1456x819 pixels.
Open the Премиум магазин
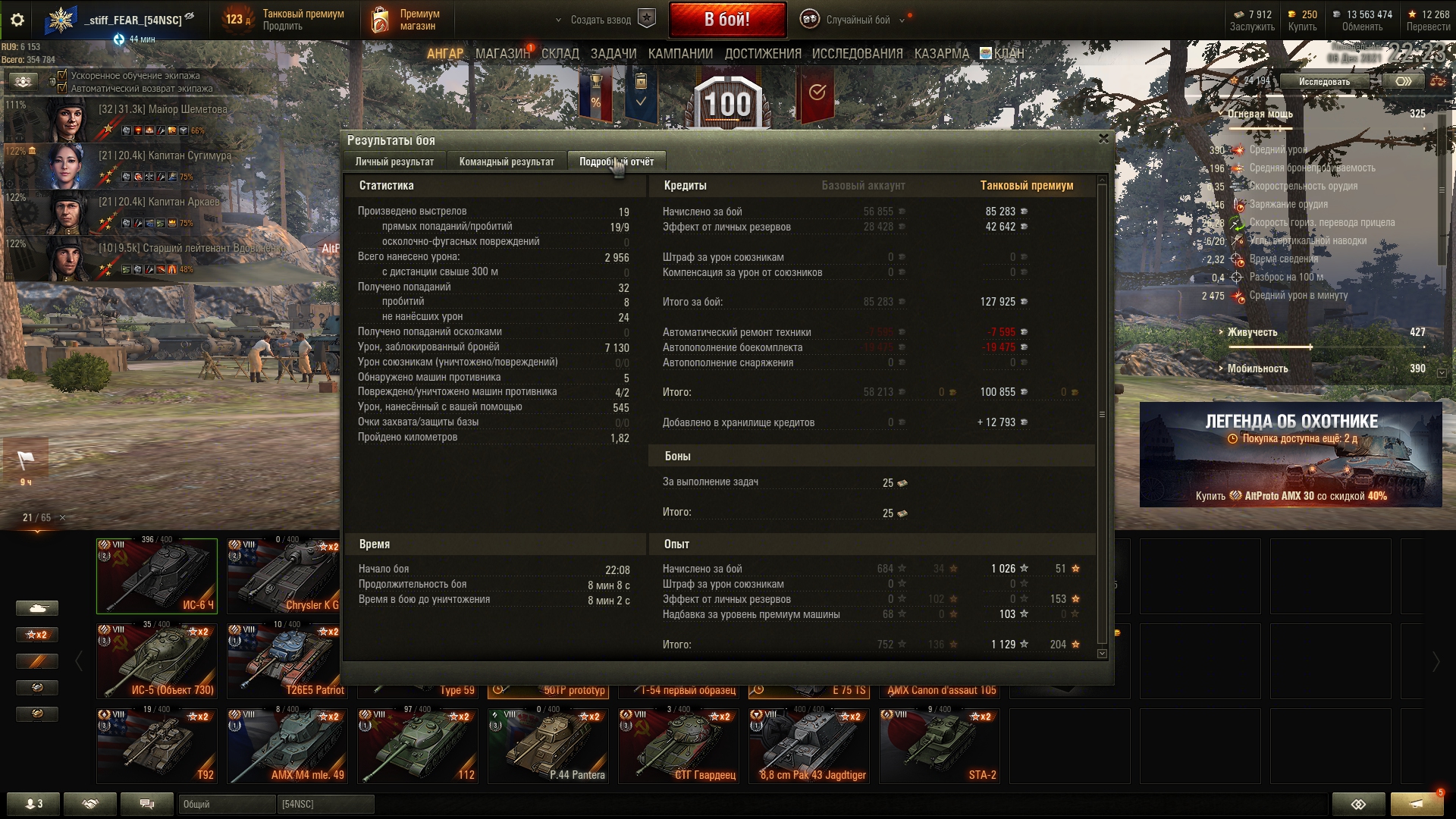click(405, 20)
